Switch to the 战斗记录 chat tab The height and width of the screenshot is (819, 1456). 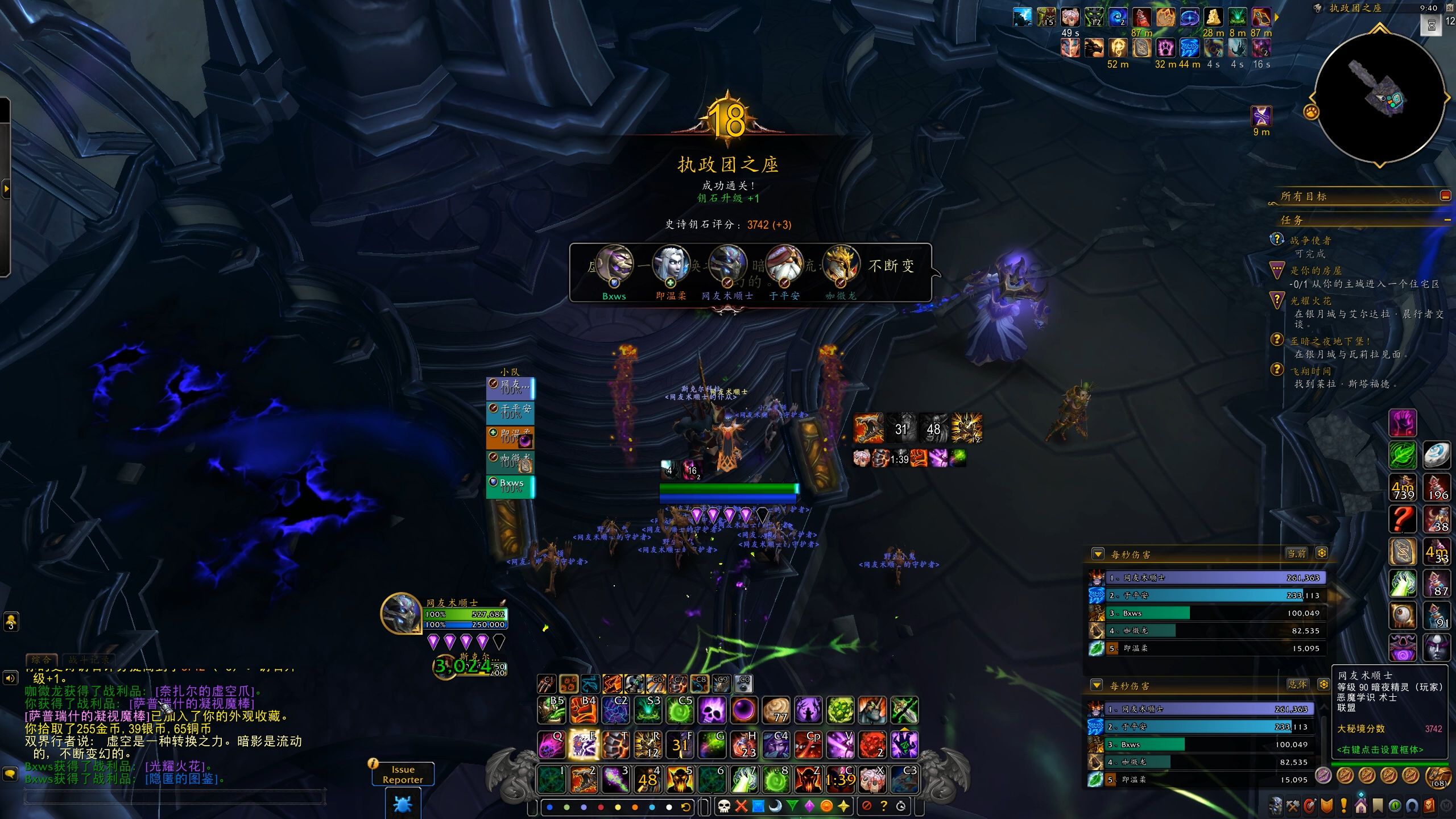[89, 660]
